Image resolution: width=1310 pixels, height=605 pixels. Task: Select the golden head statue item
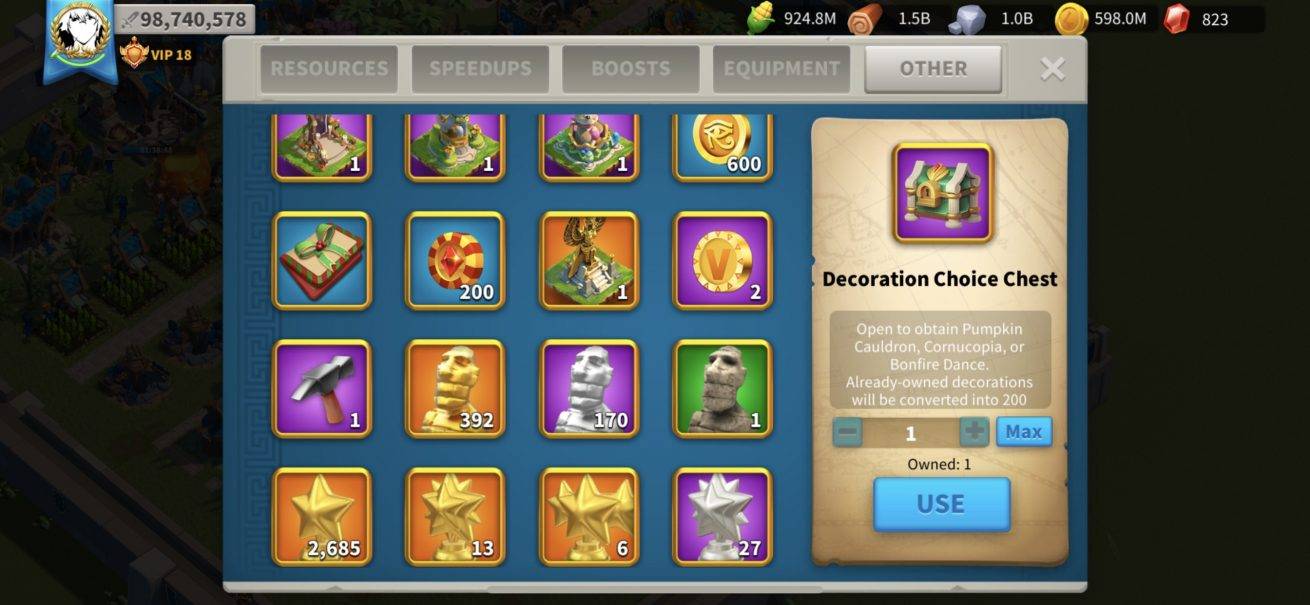point(455,388)
